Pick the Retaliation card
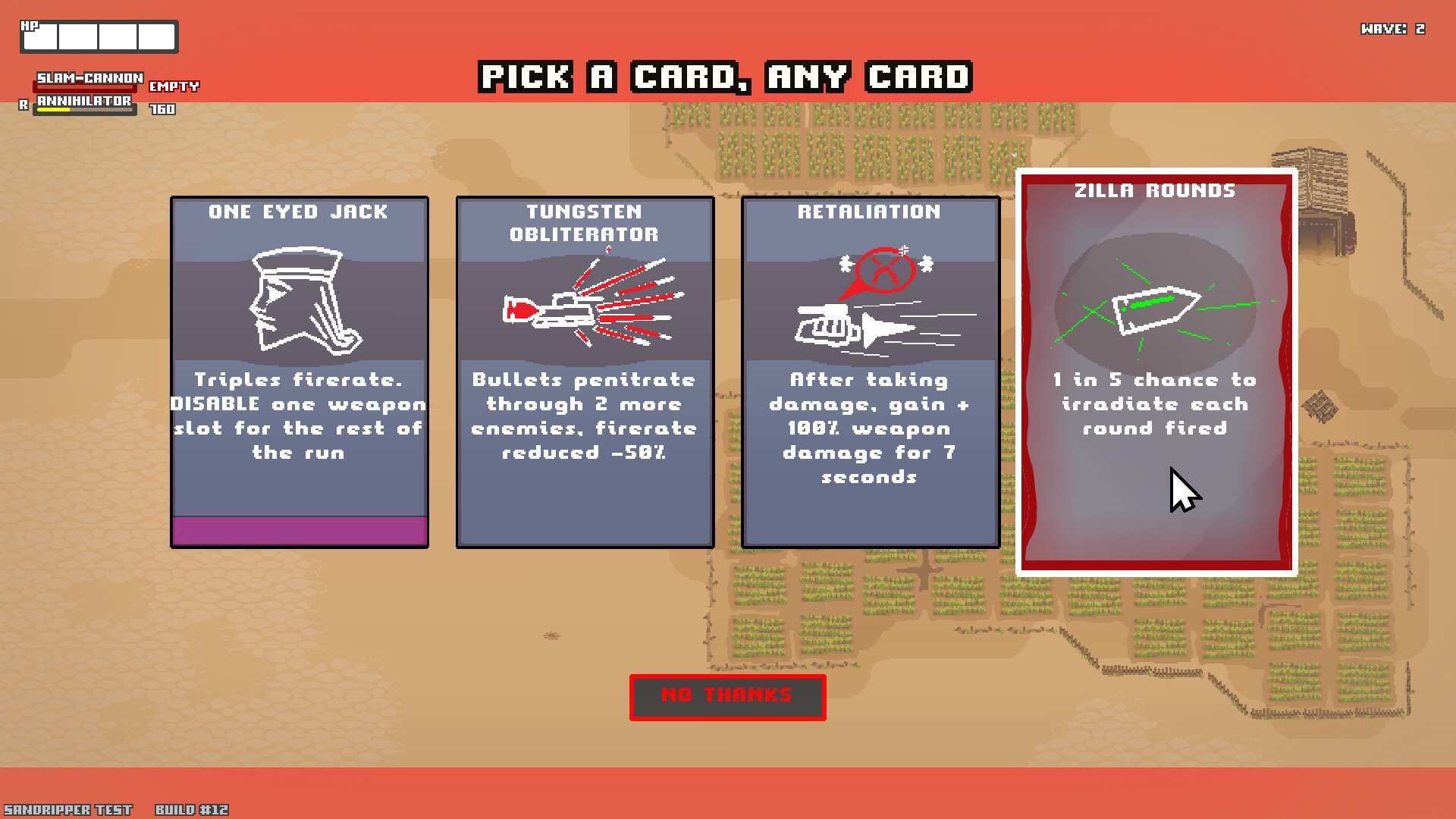1456x819 pixels. click(x=870, y=372)
